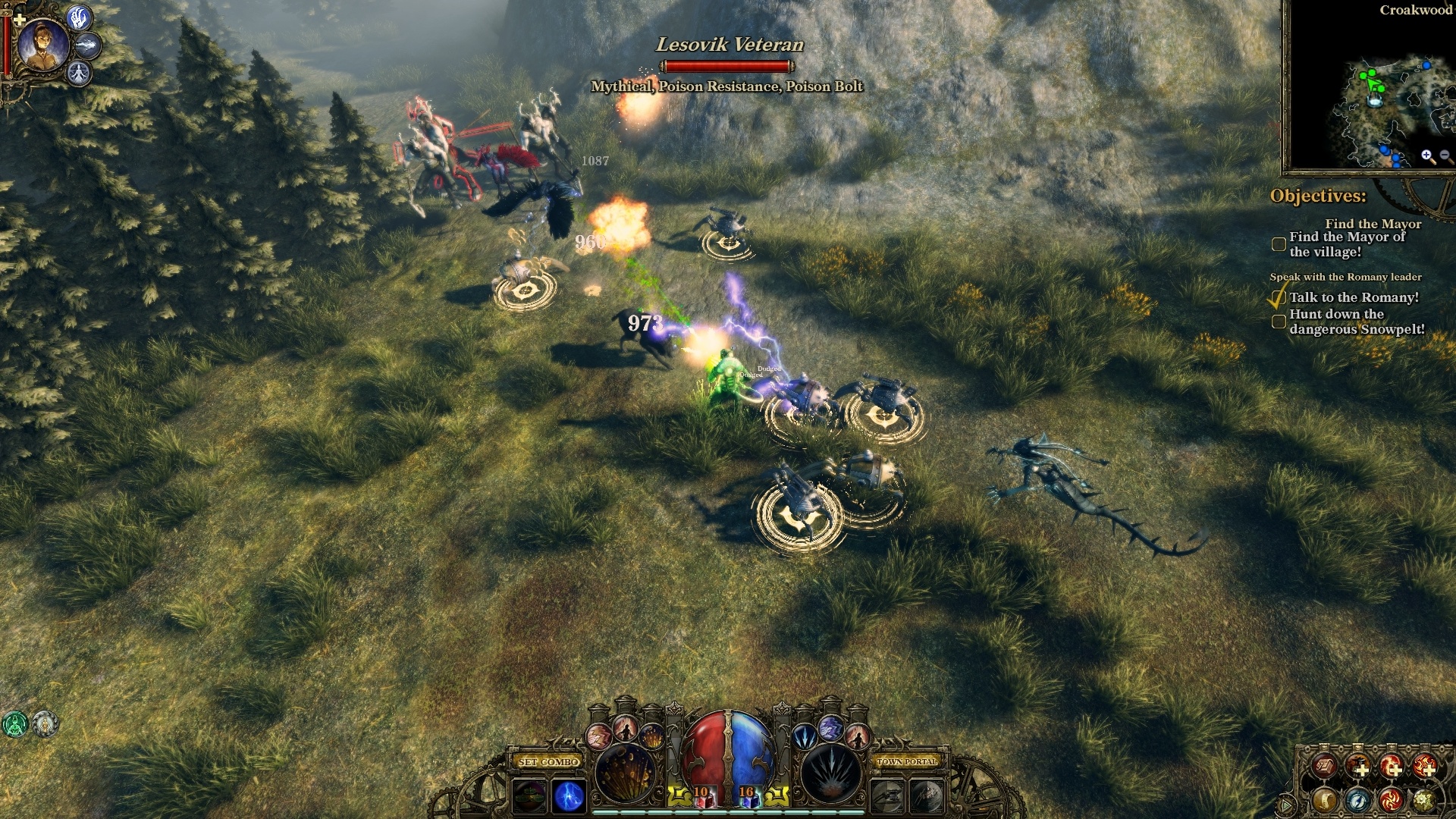This screenshot has width=1456, height=819.
Task: Click the Set Combo button
Action: 549,761
